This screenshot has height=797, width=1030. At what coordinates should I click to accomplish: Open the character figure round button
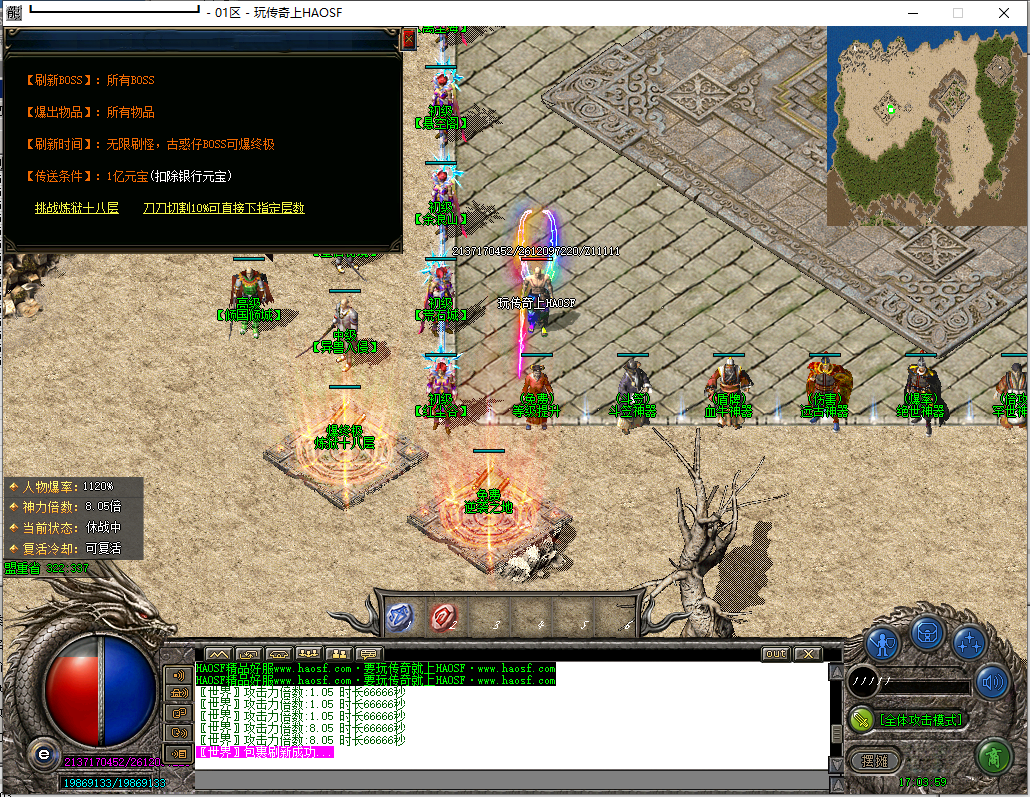tap(883, 642)
